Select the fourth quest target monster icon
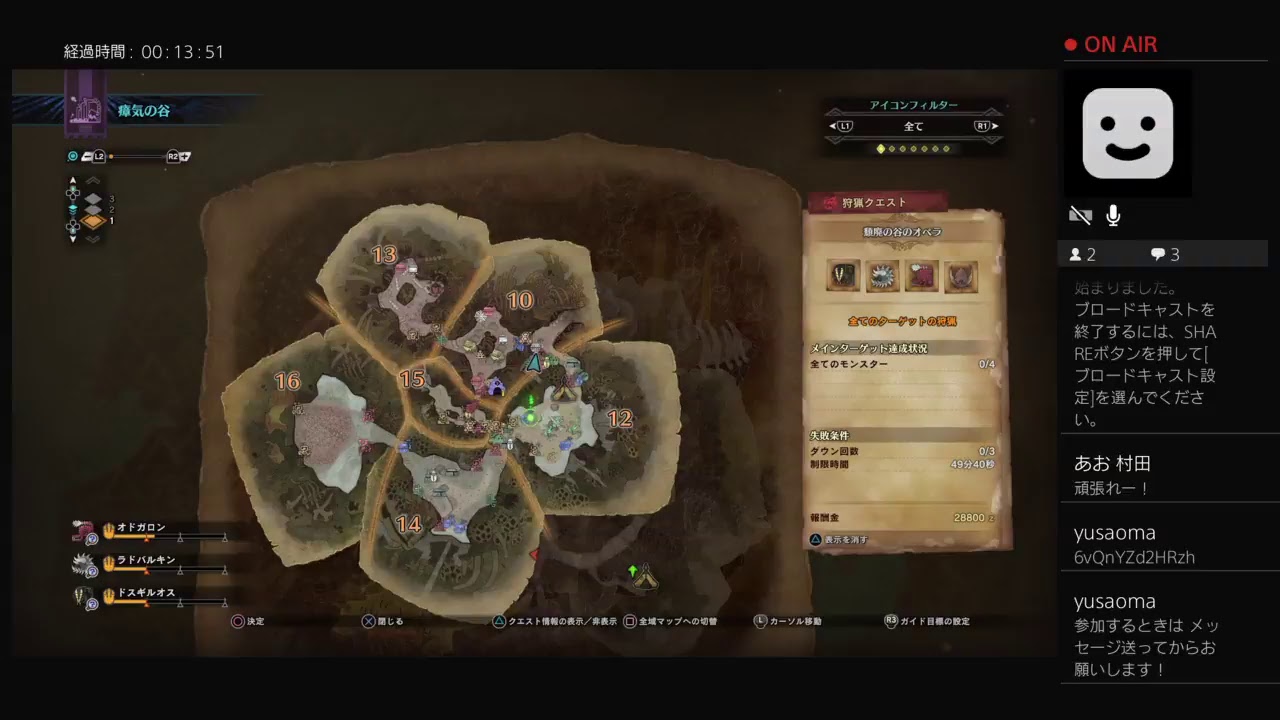The width and height of the screenshot is (1280, 720). click(961, 276)
